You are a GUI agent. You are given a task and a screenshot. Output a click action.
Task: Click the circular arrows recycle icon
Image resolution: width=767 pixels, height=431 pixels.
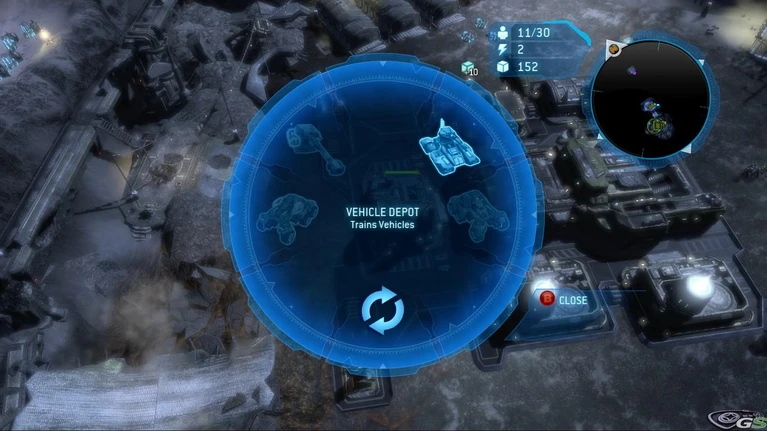click(x=382, y=311)
